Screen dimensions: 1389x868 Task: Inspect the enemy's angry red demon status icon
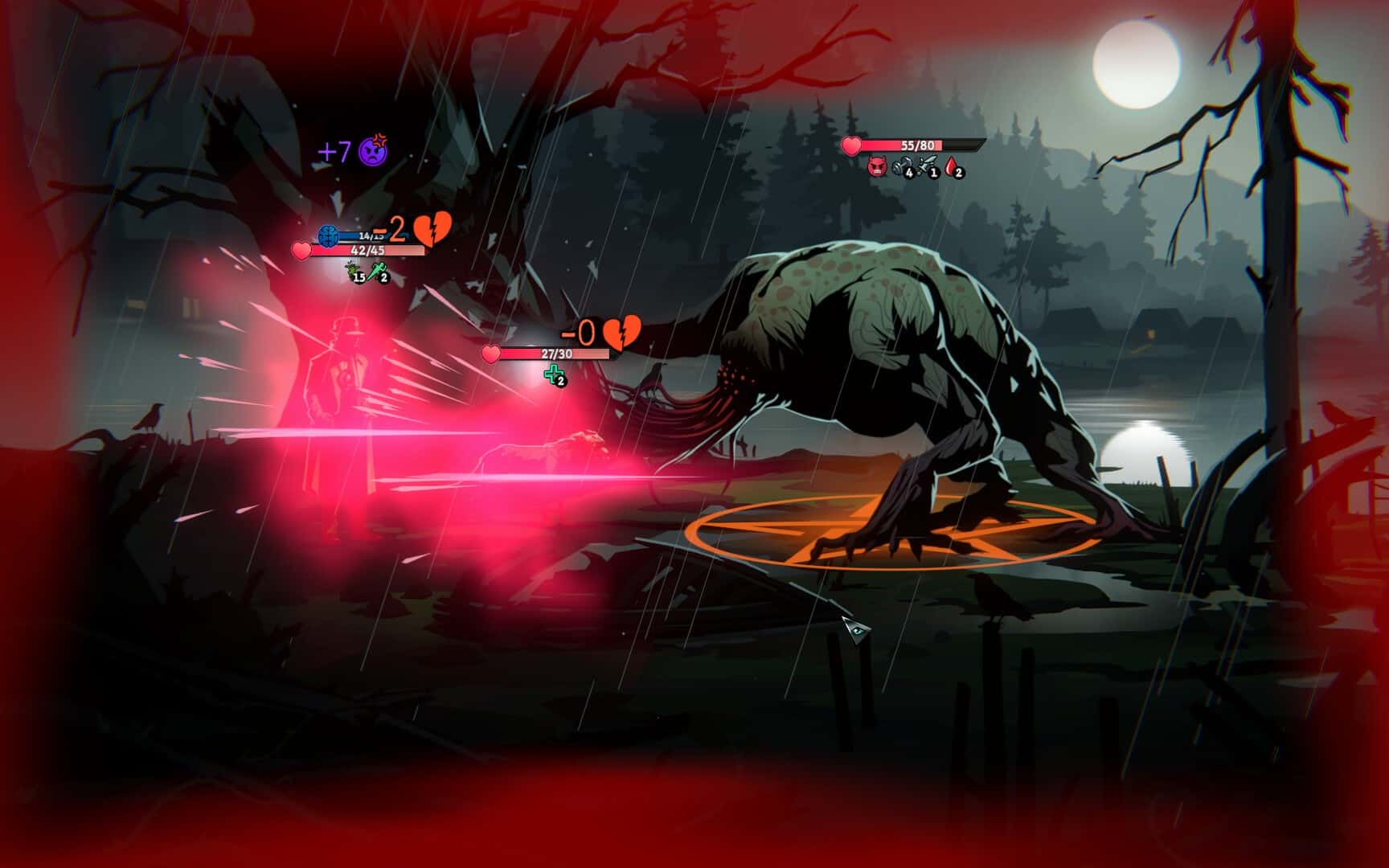876,167
